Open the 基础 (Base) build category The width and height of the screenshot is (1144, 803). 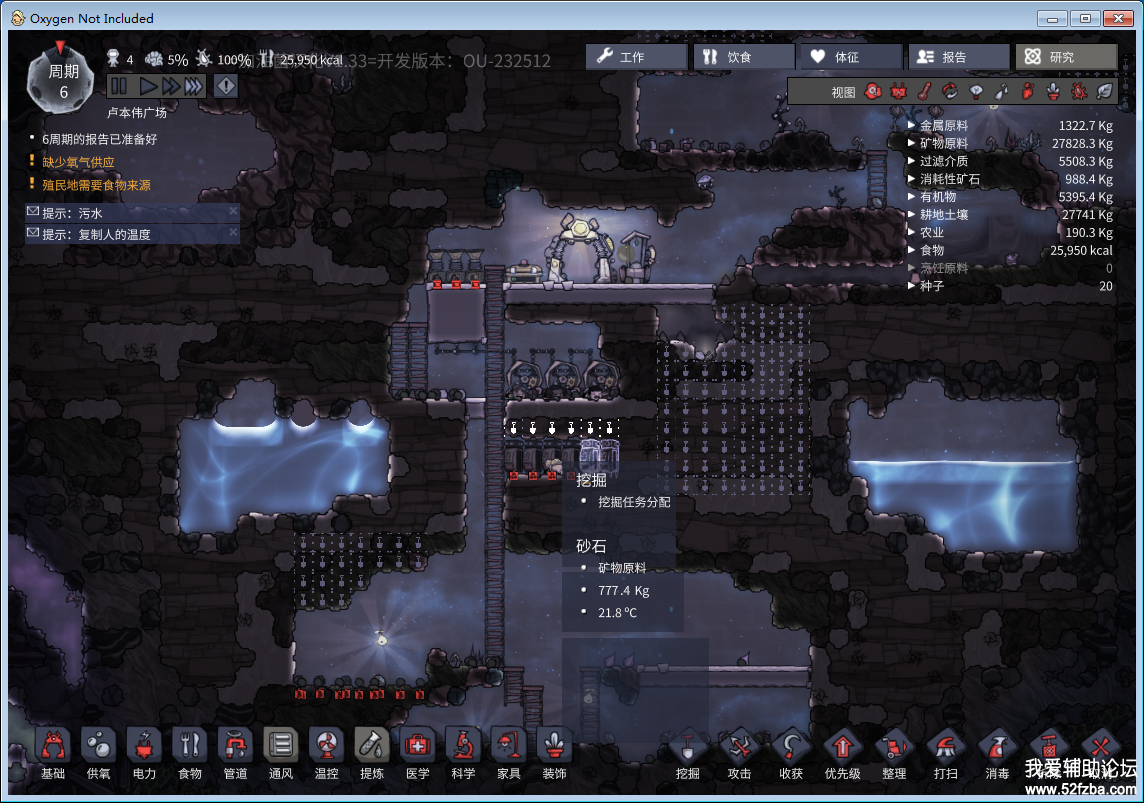pyautogui.click(x=53, y=753)
